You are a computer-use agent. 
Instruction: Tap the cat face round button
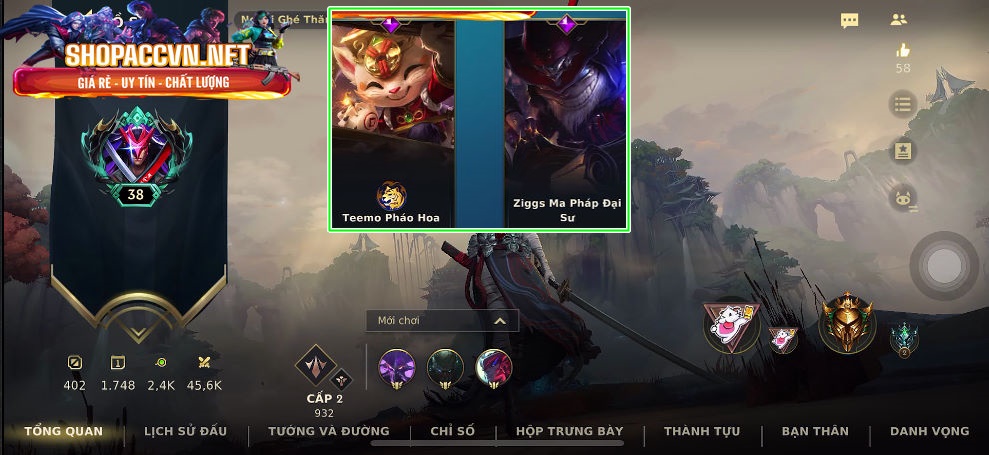[903, 198]
